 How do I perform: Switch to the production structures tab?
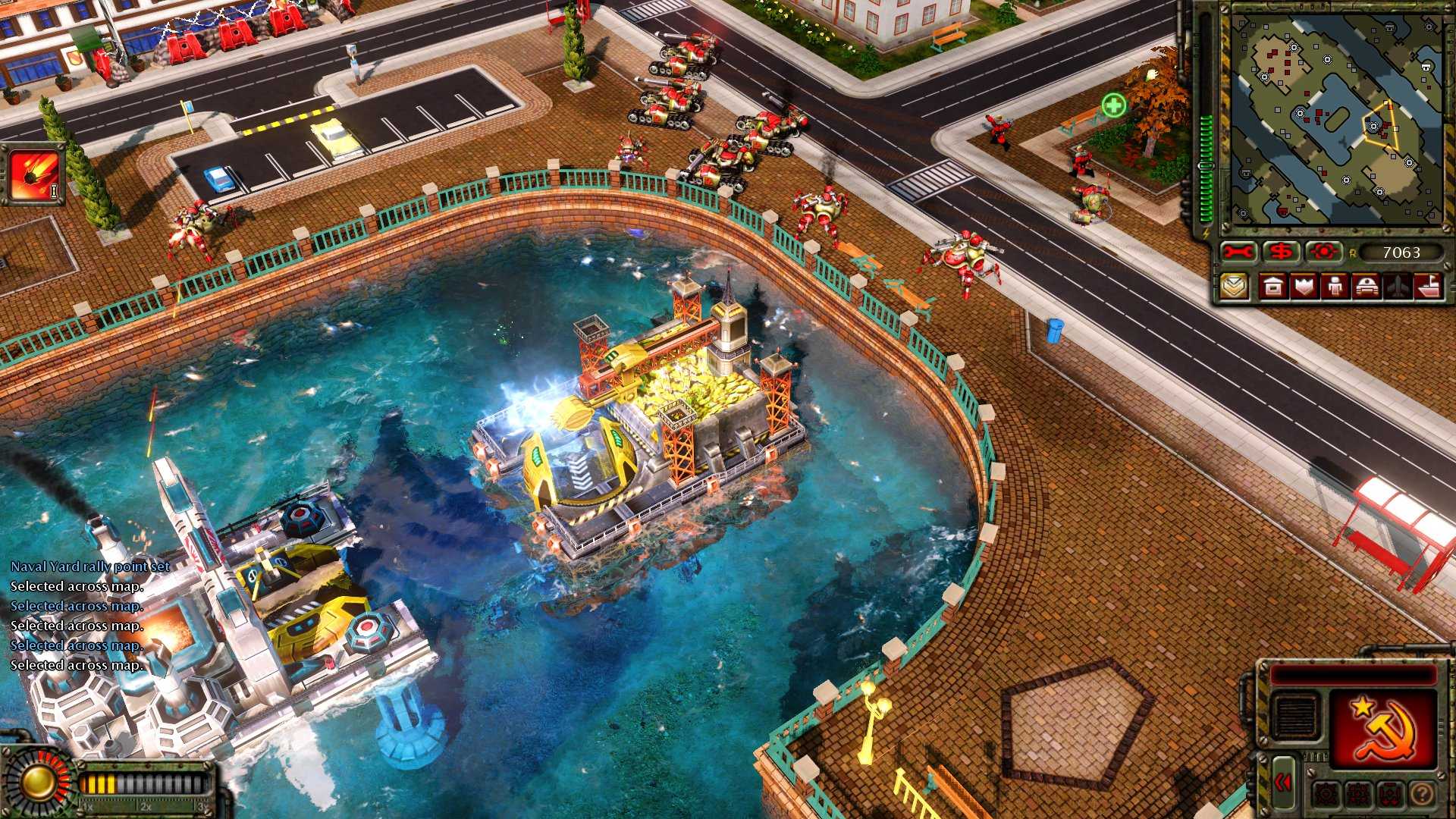(x=1273, y=287)
